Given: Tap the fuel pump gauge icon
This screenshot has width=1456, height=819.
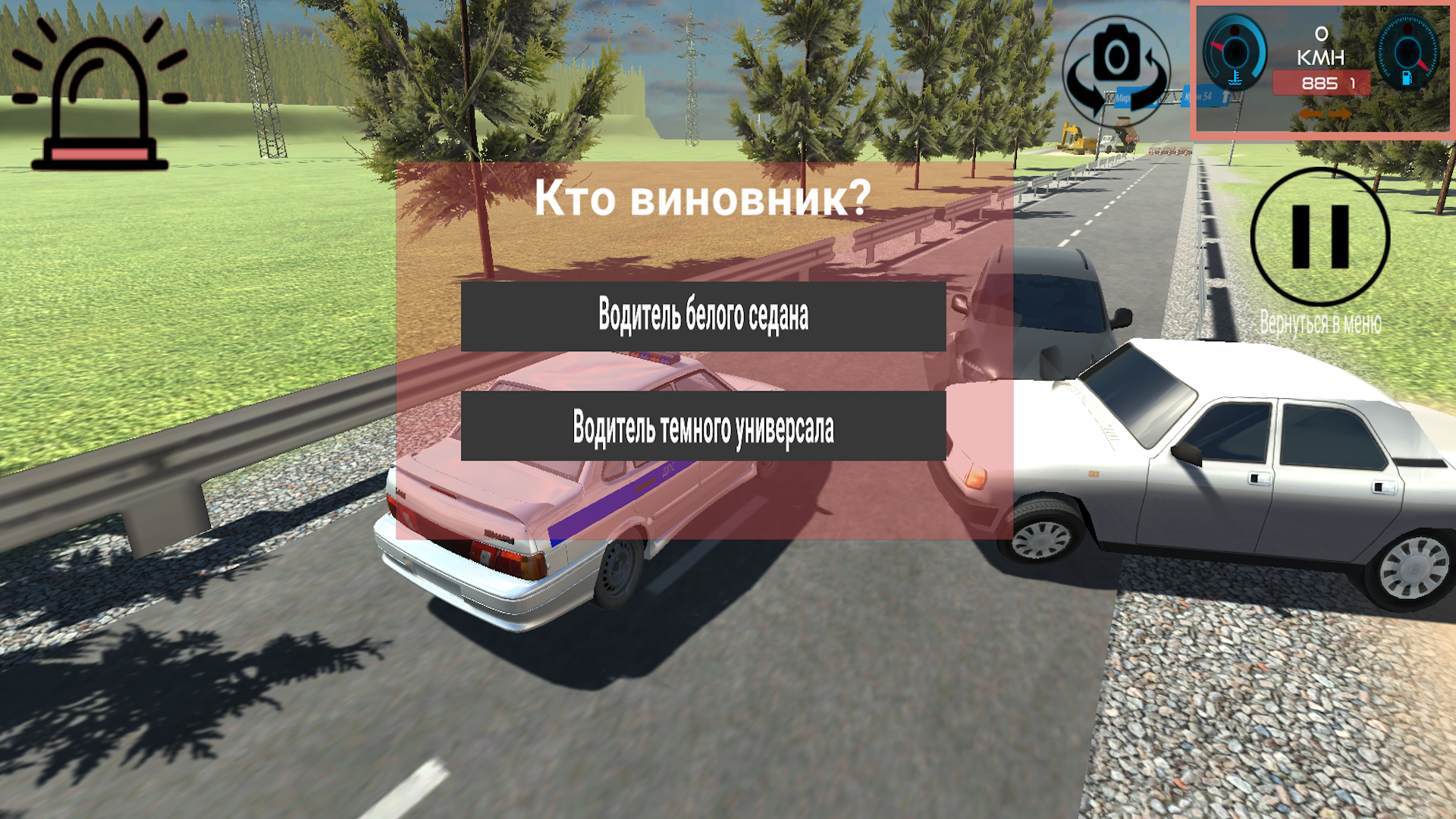Looking at the screenshot, I should (1407, 78).
